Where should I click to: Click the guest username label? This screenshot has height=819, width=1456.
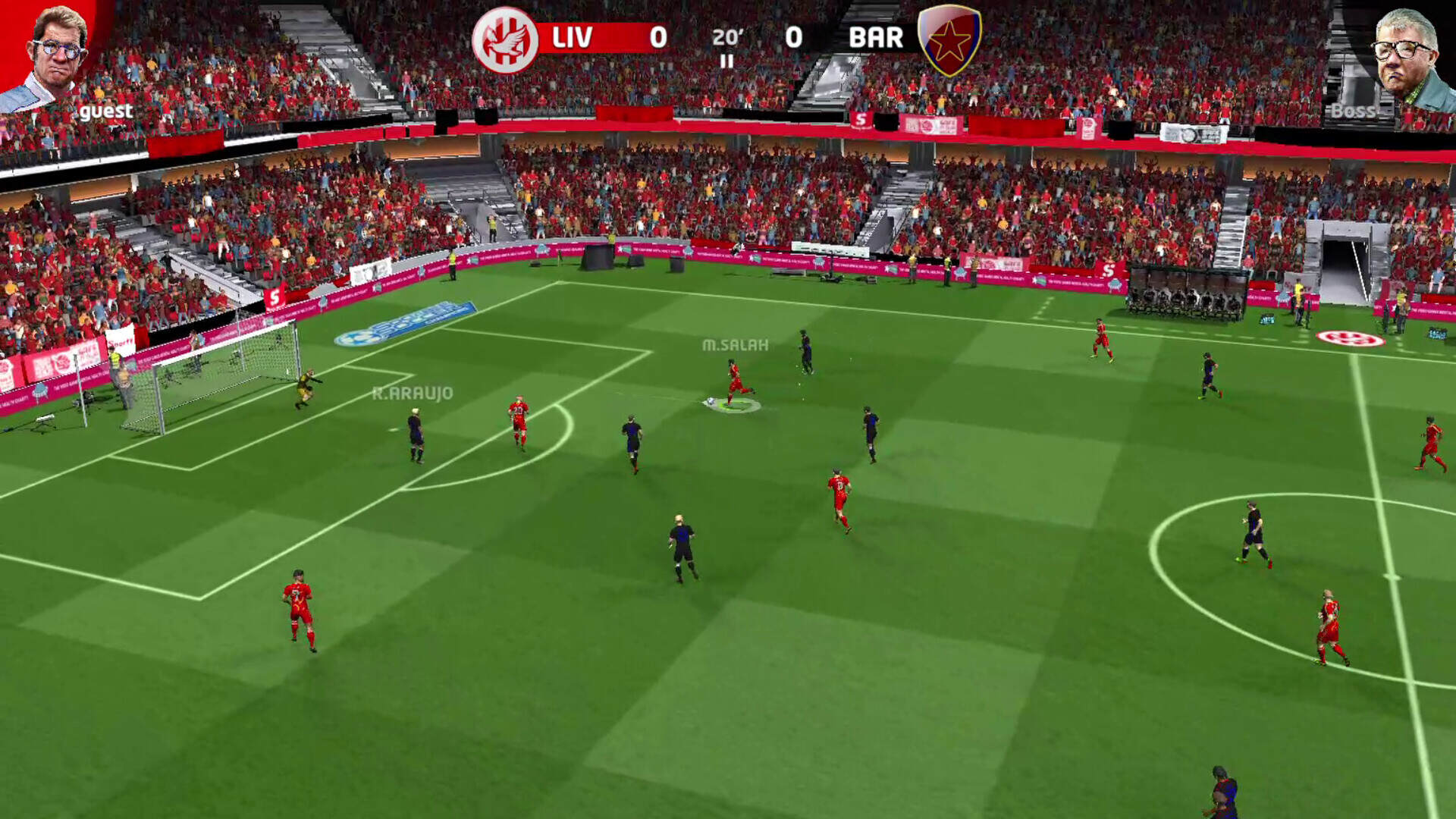(x=106, y=111)
